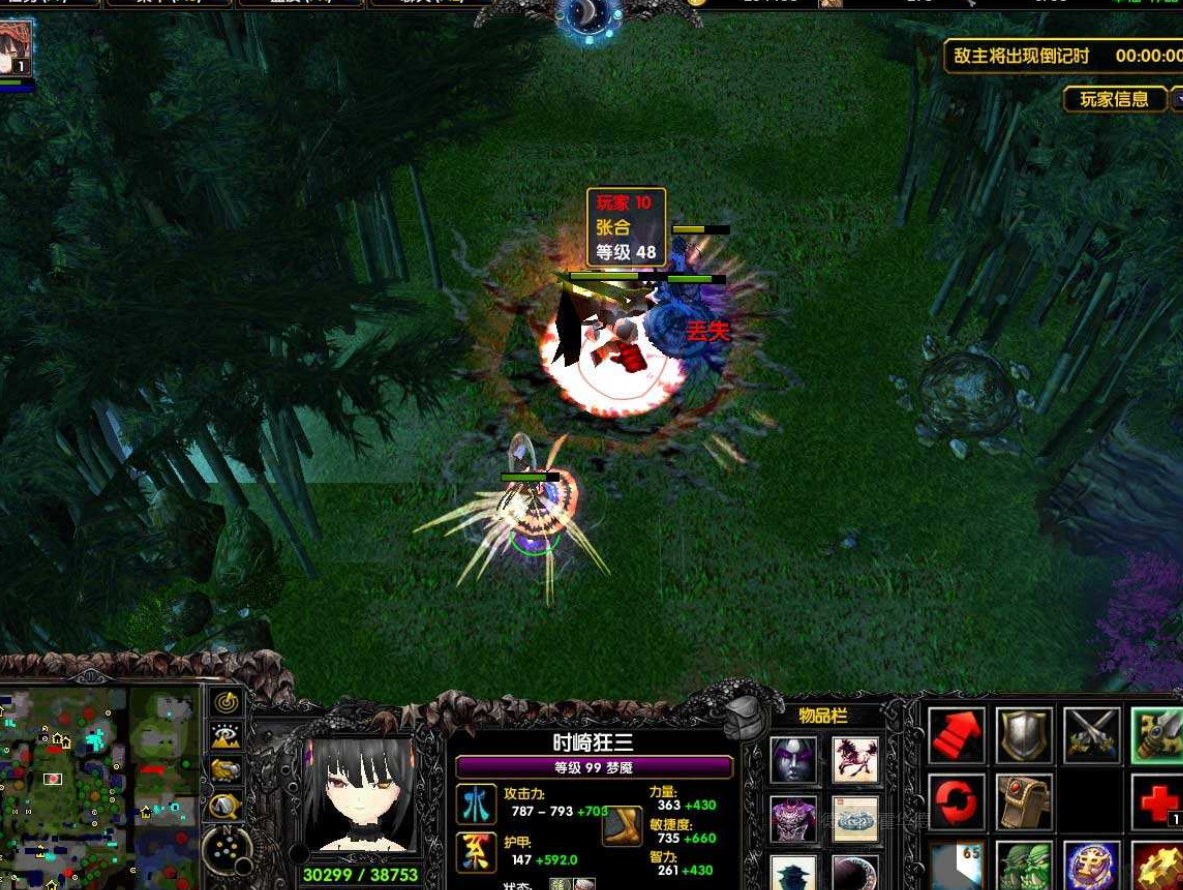1183x890 pixels.
Task: Toggle the minimap ally color mode button
Action: (227, 769)
